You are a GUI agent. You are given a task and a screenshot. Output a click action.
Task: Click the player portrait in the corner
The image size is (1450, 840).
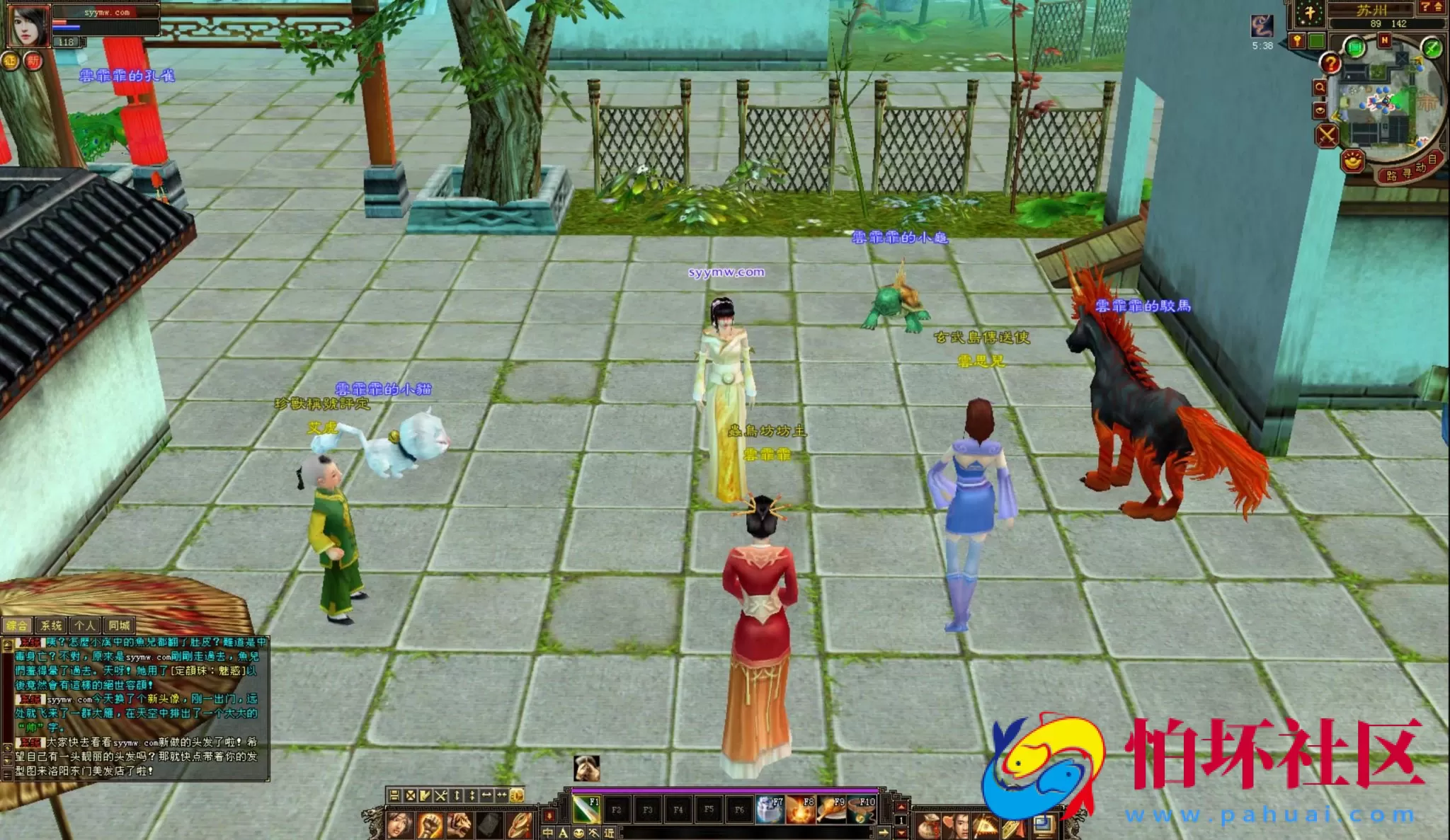(28, 25)
